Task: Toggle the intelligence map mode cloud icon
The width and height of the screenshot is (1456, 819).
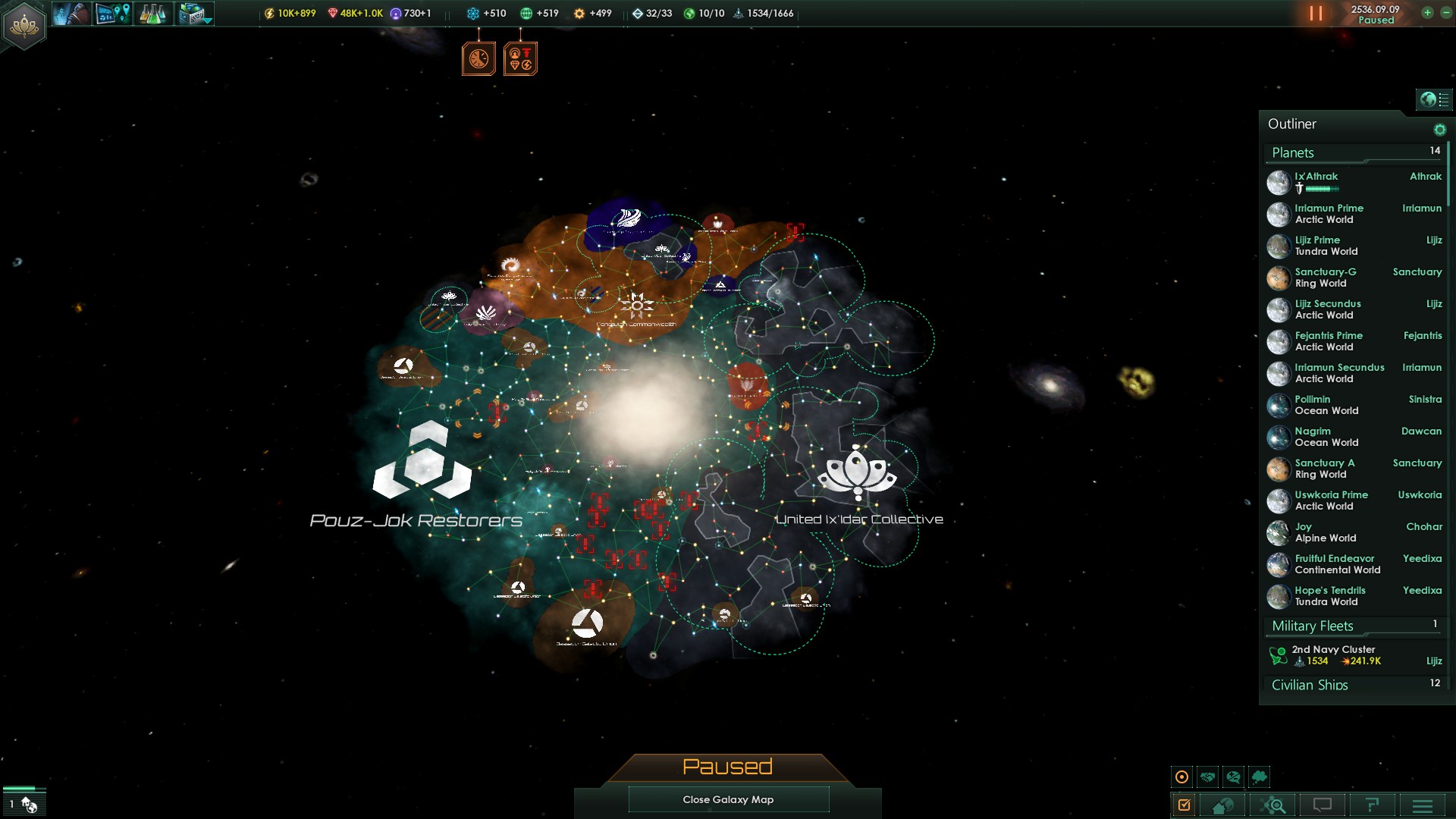Action: coord(1260,777)
